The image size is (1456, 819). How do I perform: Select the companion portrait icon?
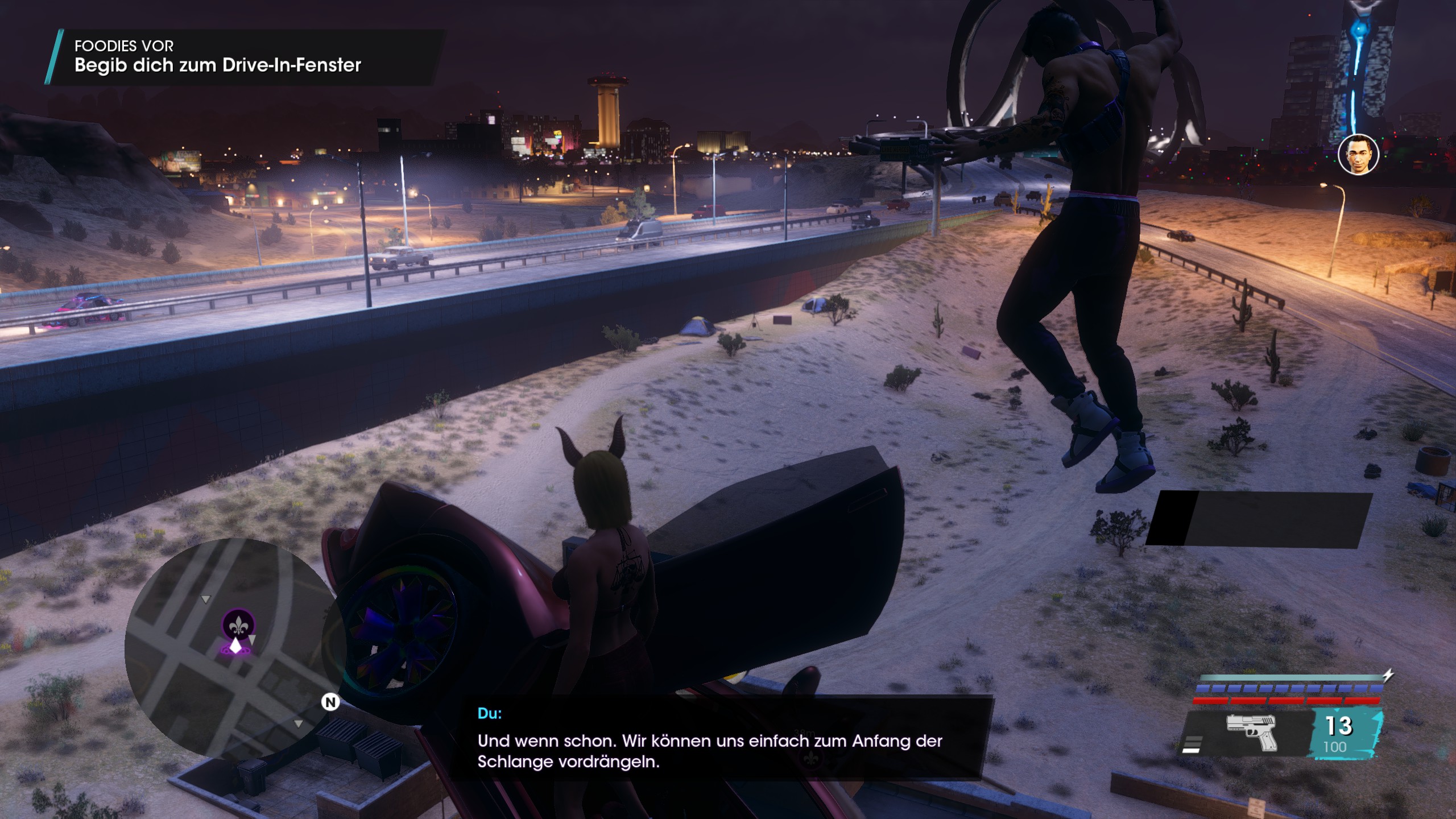[1358, 154]
